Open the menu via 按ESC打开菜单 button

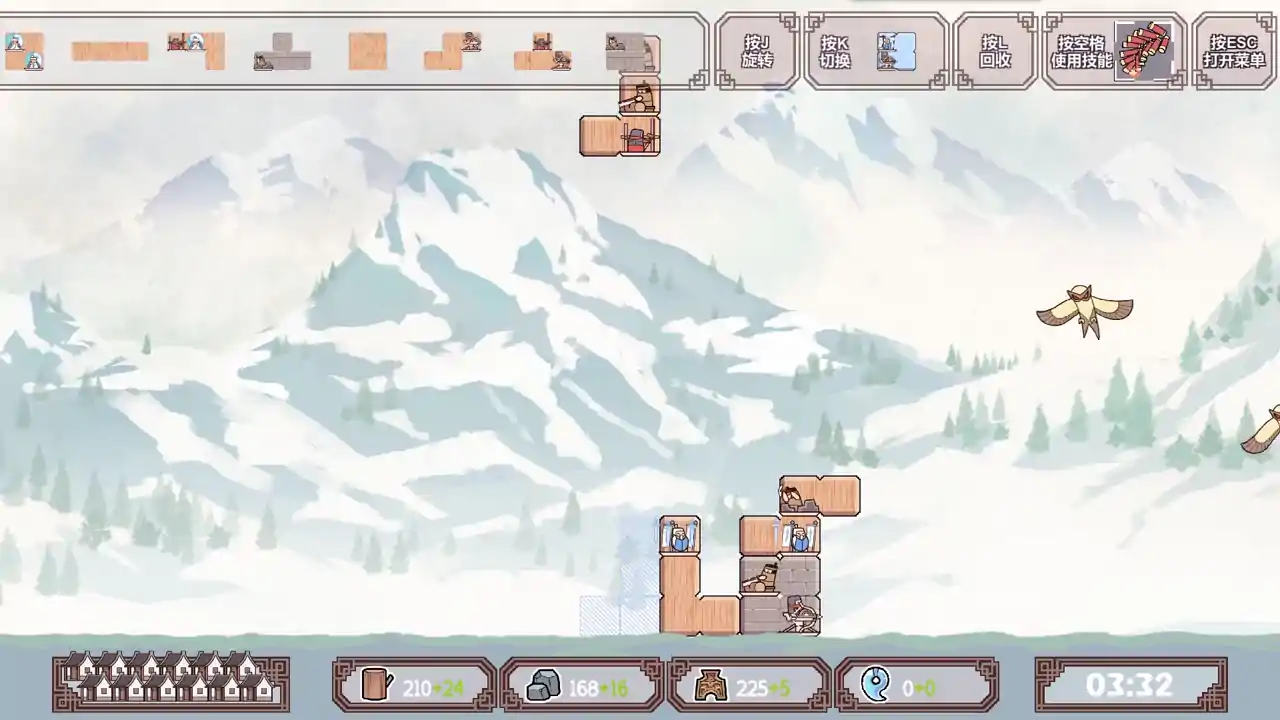(x=1232, y=50)
